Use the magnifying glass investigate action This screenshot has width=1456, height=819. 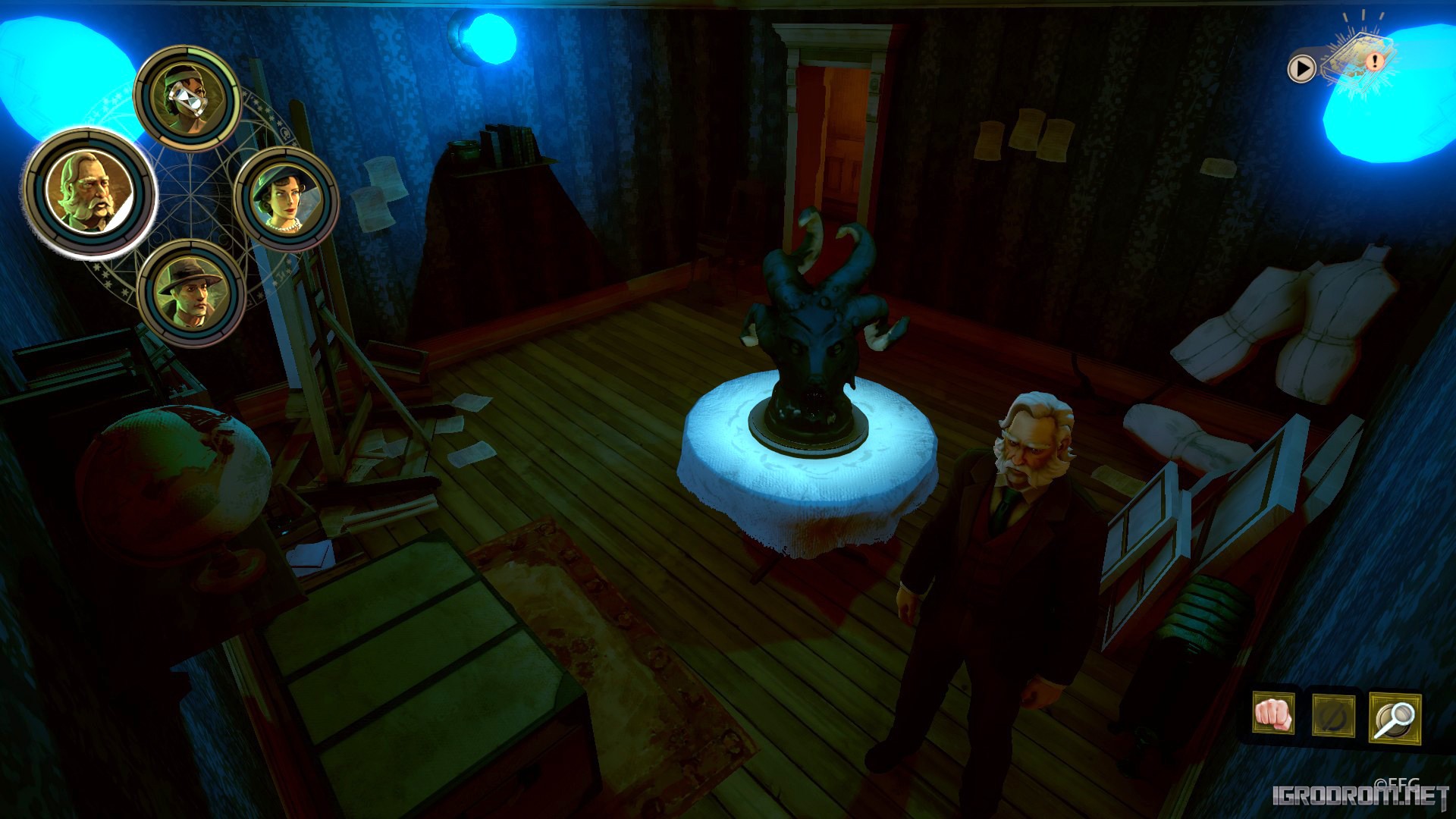tap(1395, 716)
